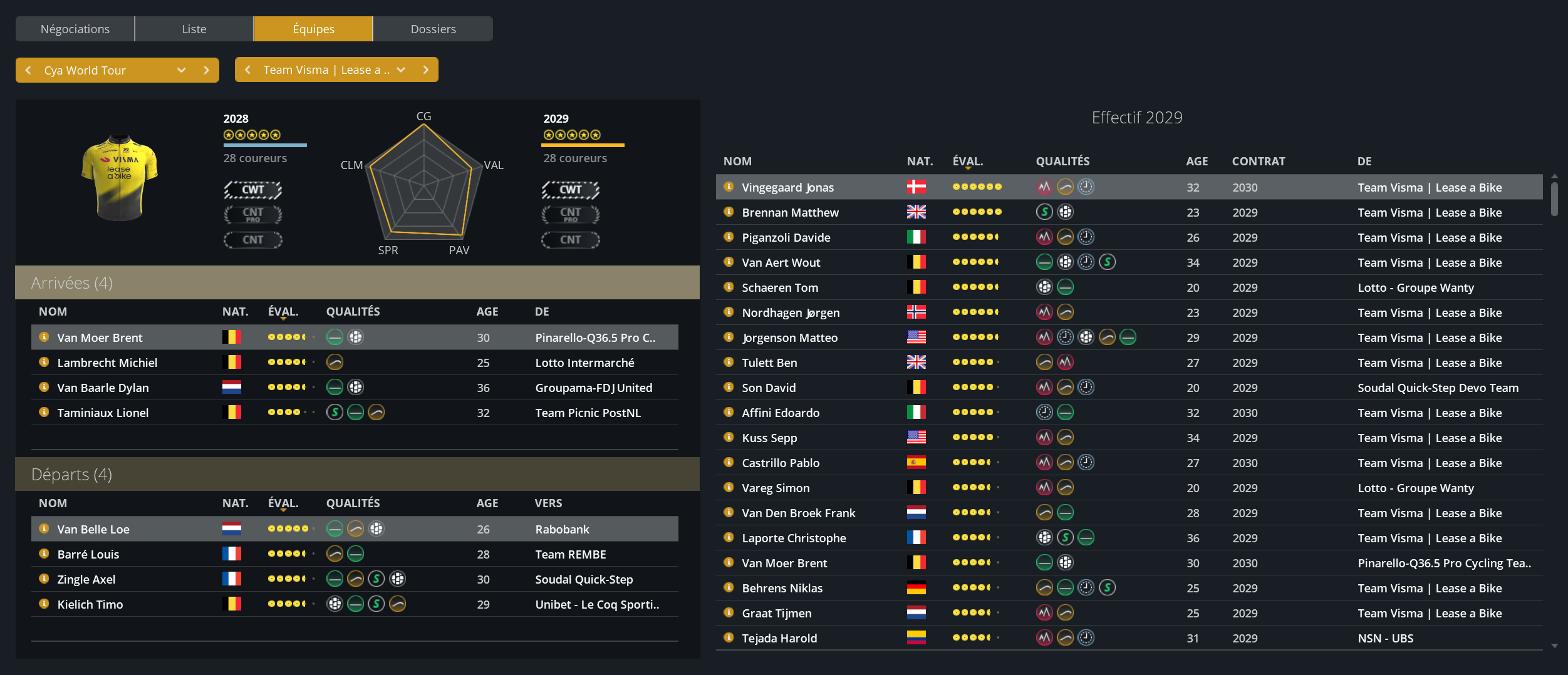Show next team after Team Visma
The image size is (1568, 675).
point(426,70)
